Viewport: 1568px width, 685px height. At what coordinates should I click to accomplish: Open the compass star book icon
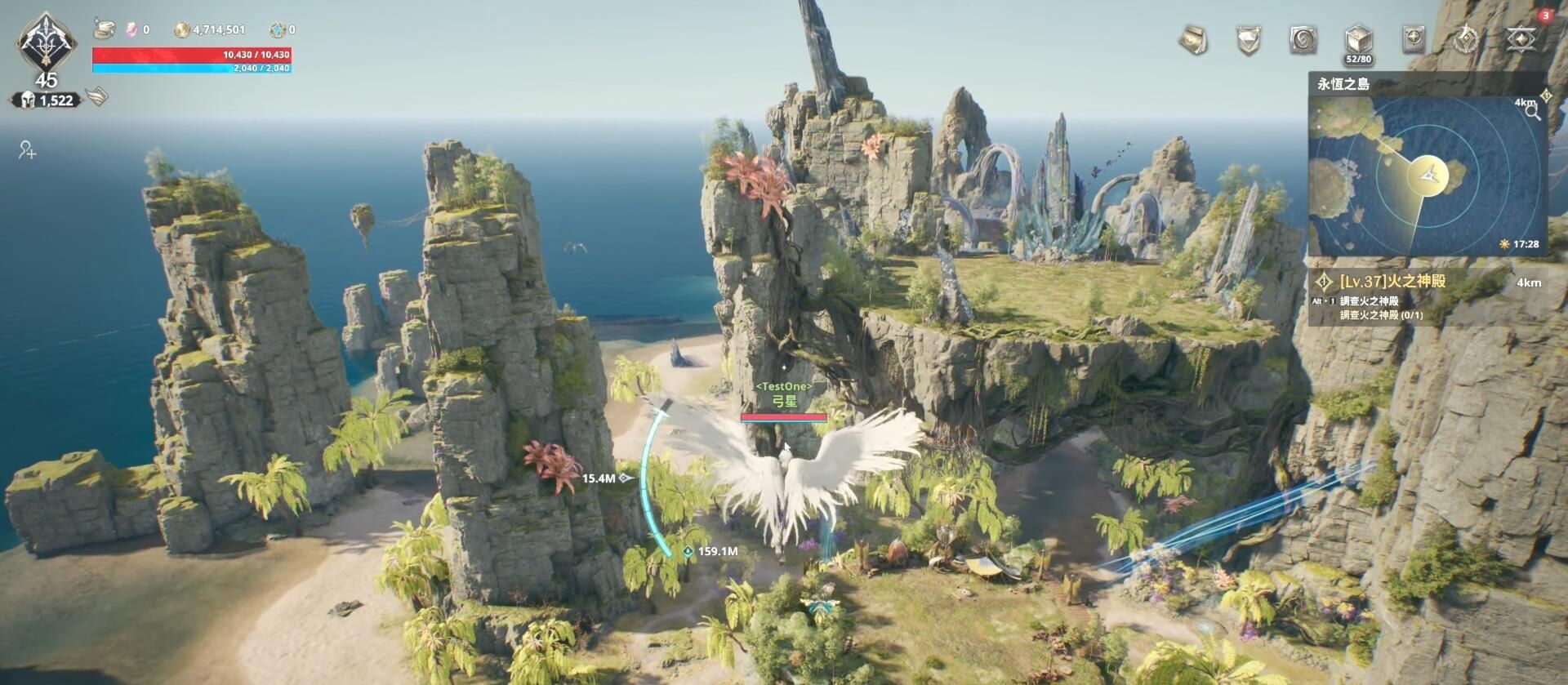click(x=1413, y=39)
